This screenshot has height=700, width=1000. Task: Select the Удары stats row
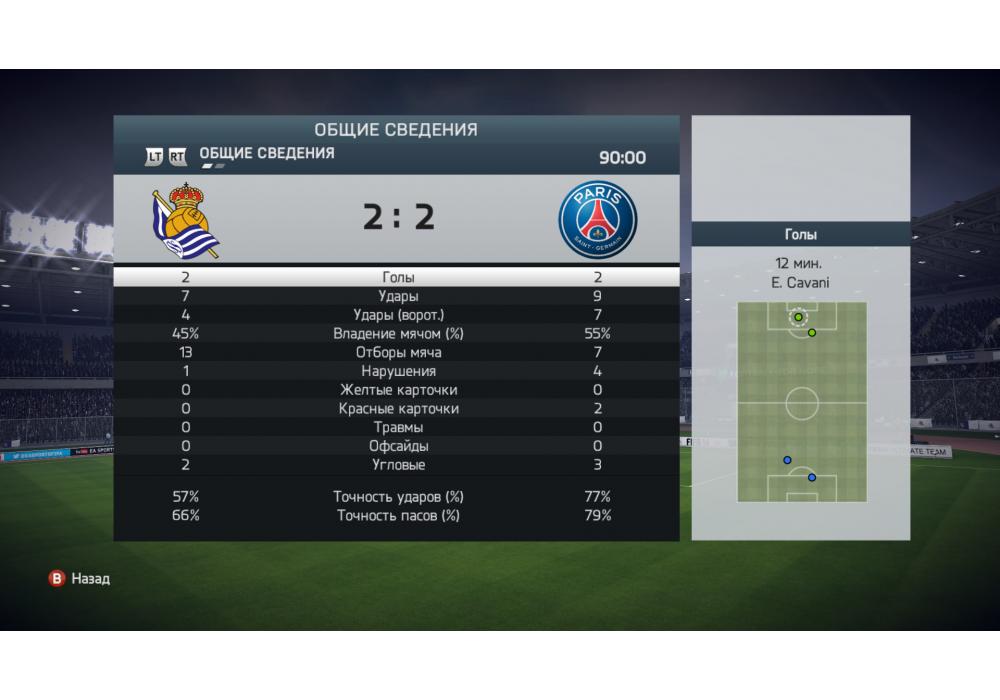[x=398, y=297]
